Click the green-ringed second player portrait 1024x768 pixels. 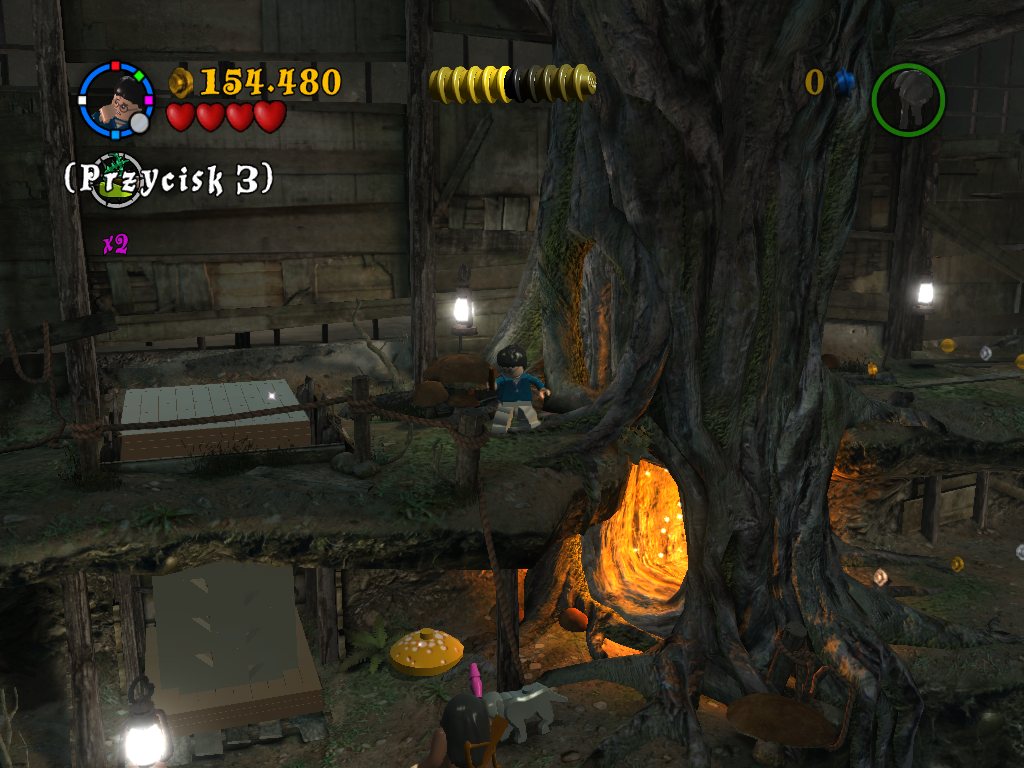click(x=908, y=99)
